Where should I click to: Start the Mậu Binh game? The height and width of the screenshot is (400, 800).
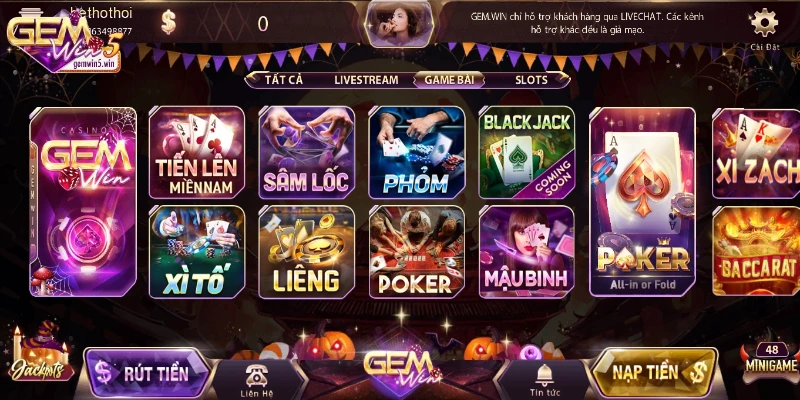pos(527,252)
